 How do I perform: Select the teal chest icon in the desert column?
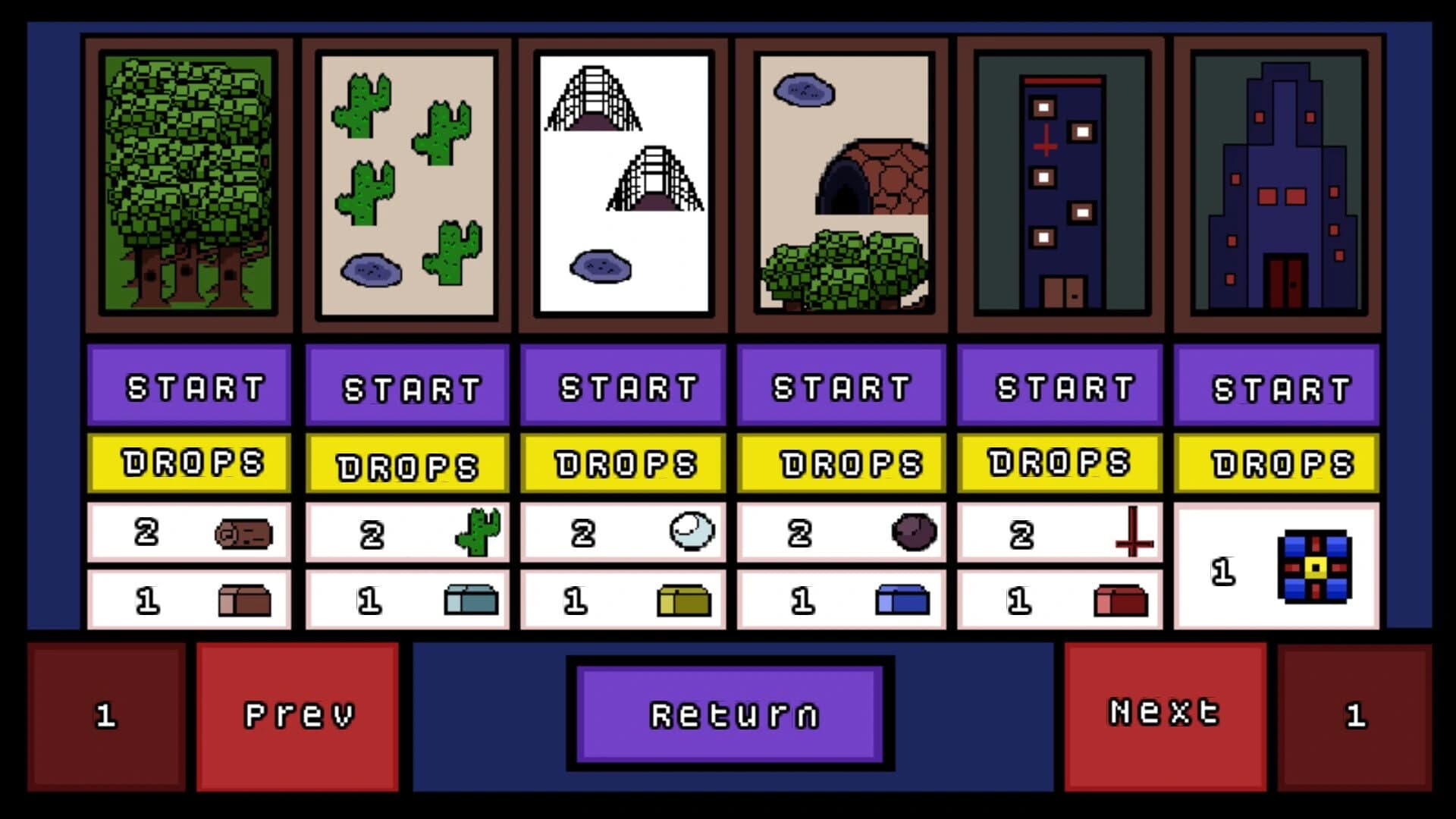coord(470,598)
